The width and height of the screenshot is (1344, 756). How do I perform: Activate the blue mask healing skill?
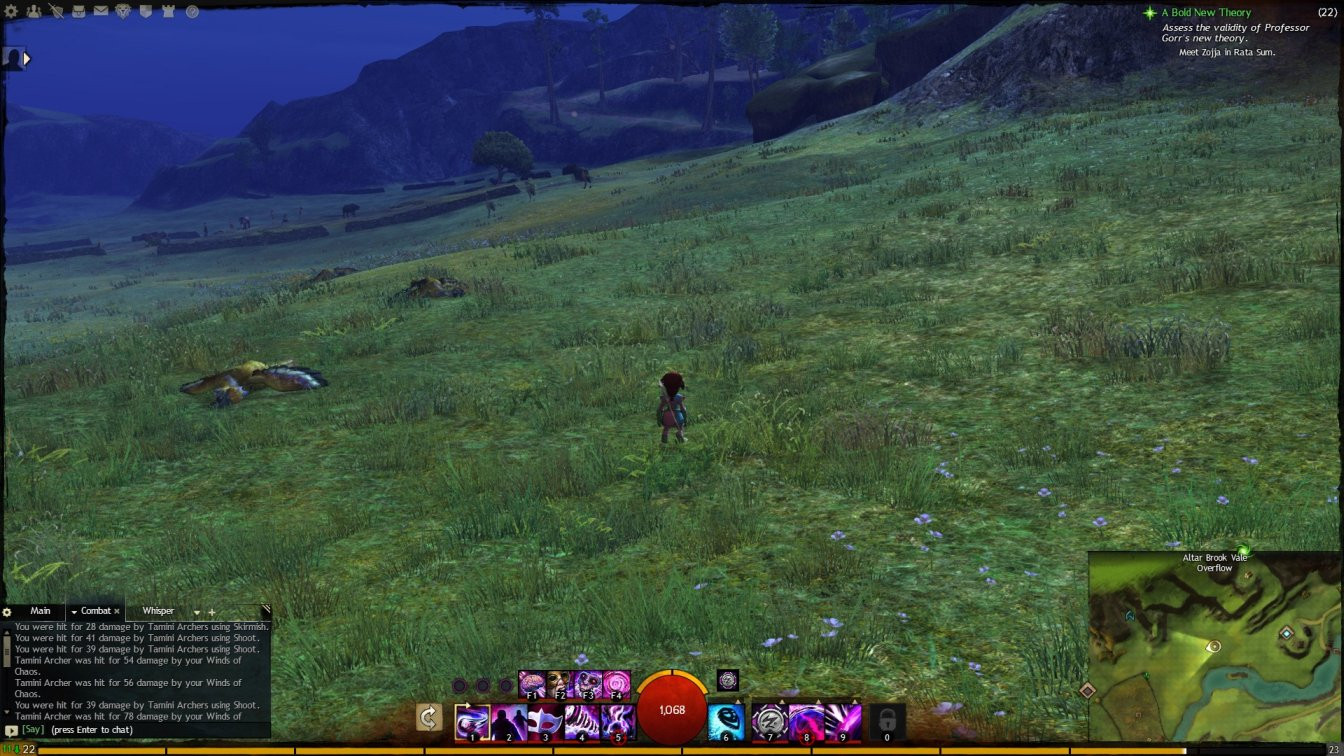pos(726,721)
